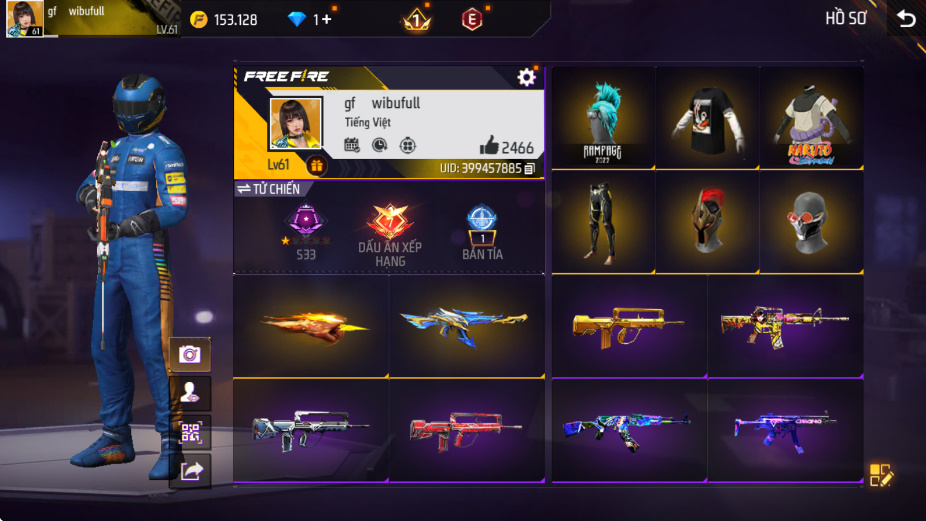Select the Rampage blue hair item
The height and width of the screenshot is (521, 926).
[603, 116]
